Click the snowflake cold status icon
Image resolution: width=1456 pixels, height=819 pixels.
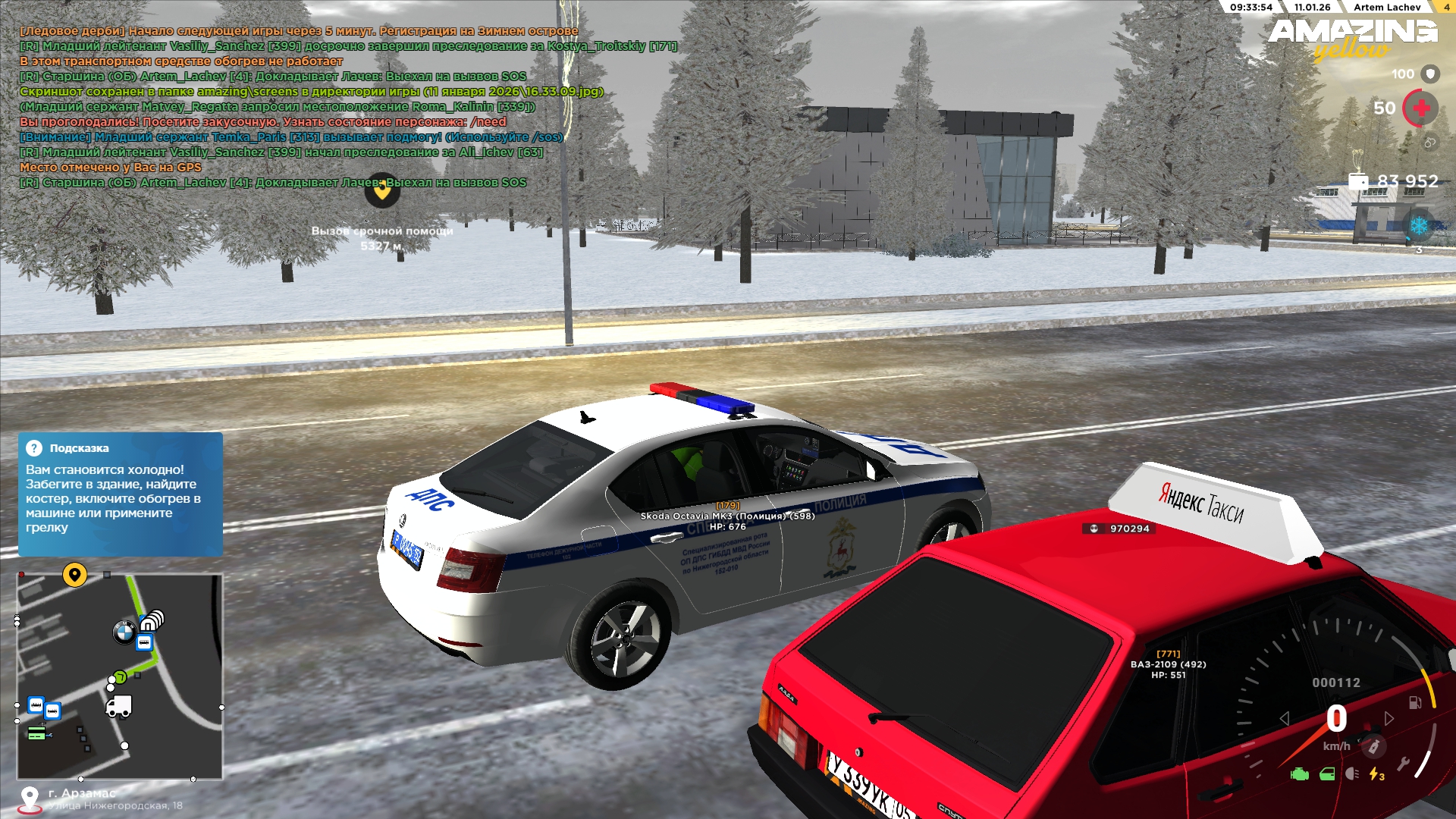1419,226
